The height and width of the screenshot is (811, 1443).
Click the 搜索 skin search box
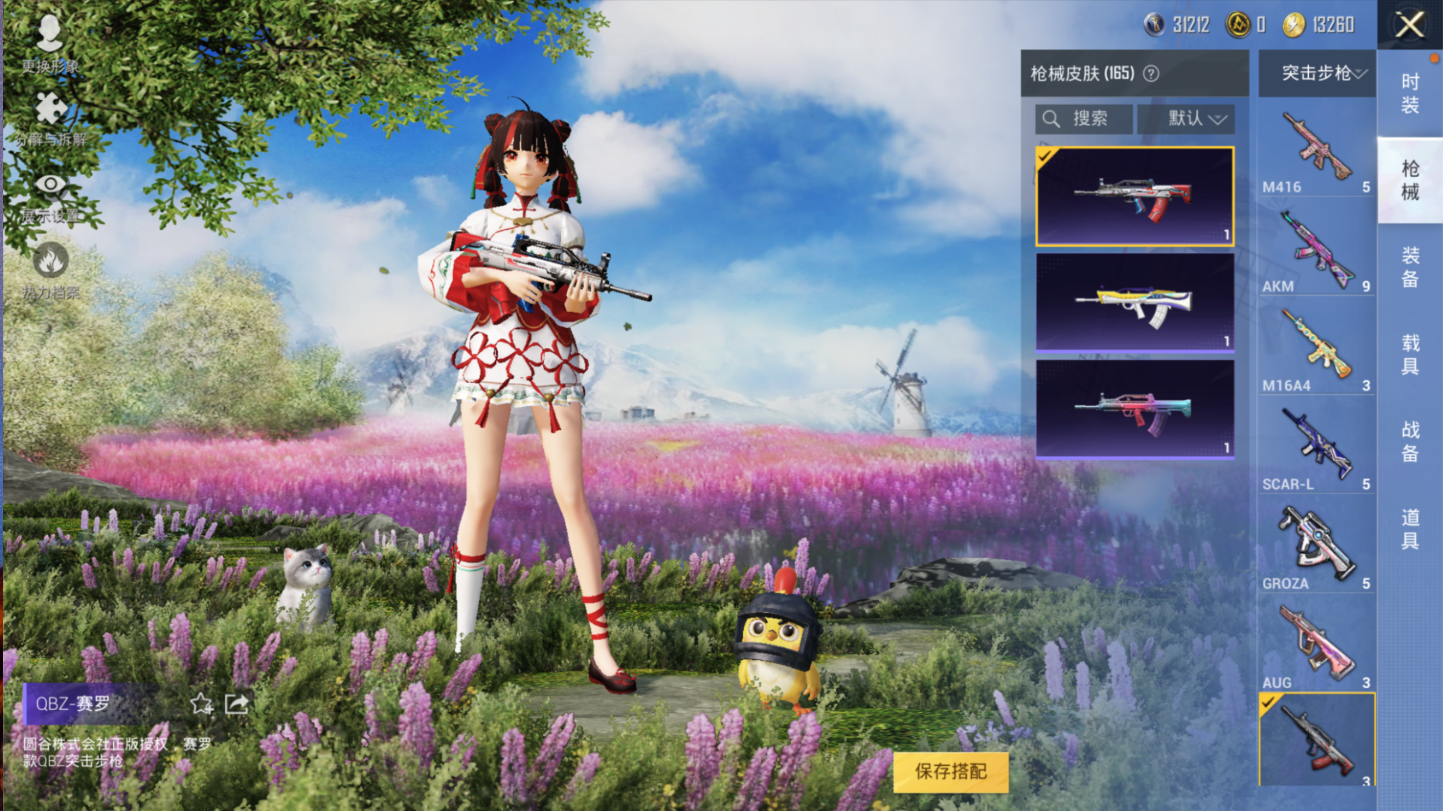pos(1084,119)
